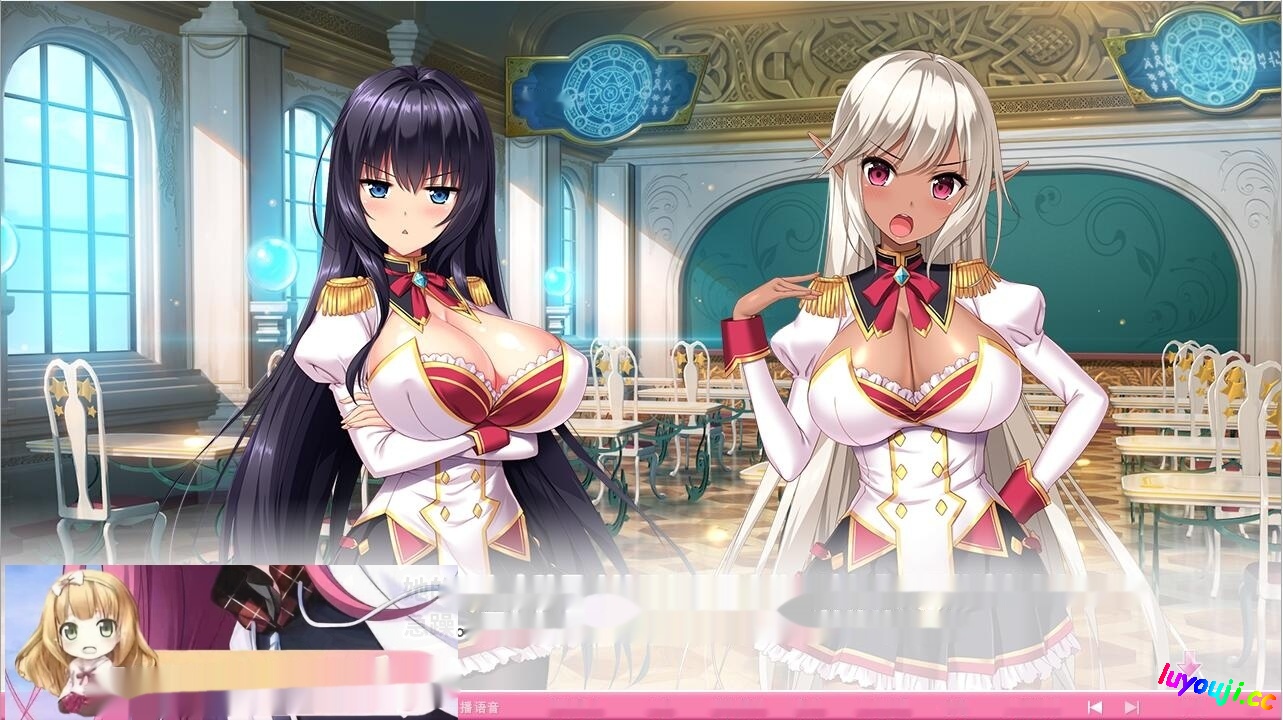Jump forward with the next-skip arrow button
This screenshot has width=1283, height=720.
pyautogui.click(x=1131, y=708)
